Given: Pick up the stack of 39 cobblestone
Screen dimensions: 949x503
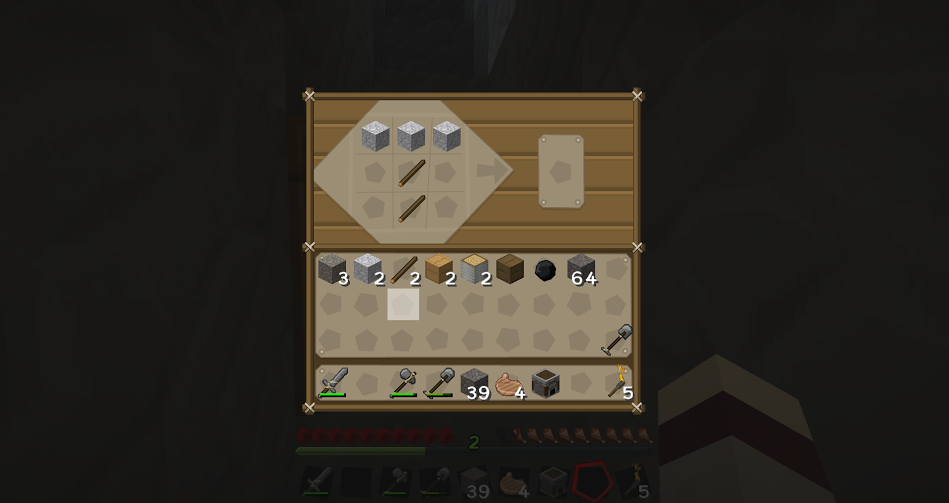Looking at the screenshot, I should pos(475,383).
